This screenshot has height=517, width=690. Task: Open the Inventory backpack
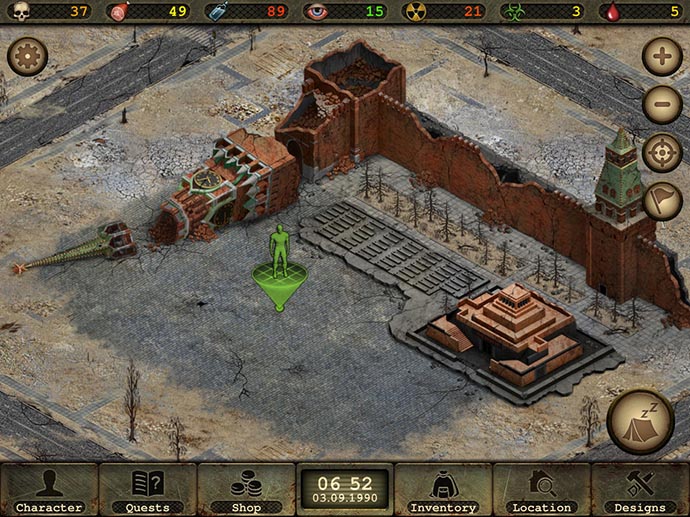[443, 490]
